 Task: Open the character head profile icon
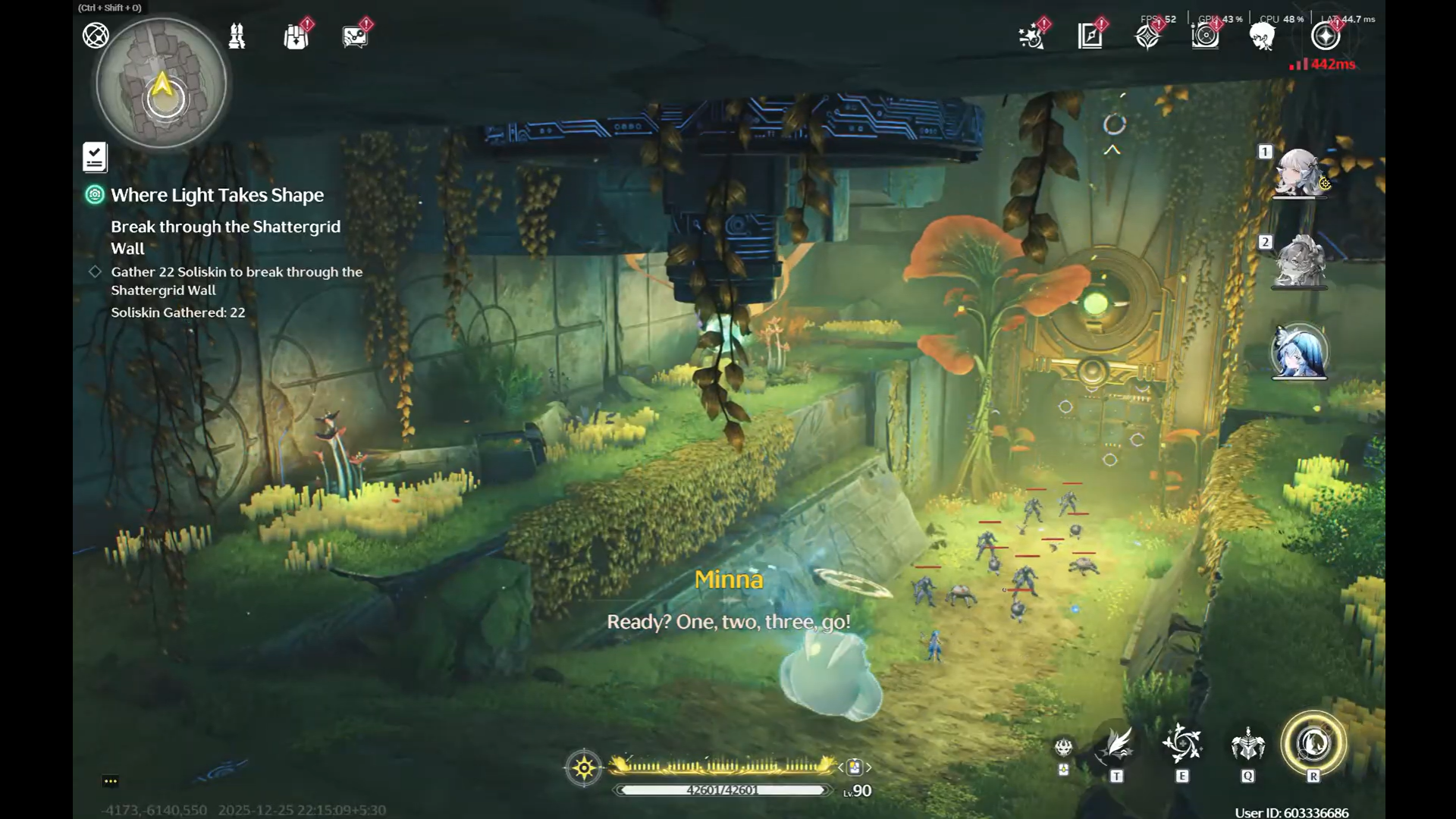click(1263, 36)
